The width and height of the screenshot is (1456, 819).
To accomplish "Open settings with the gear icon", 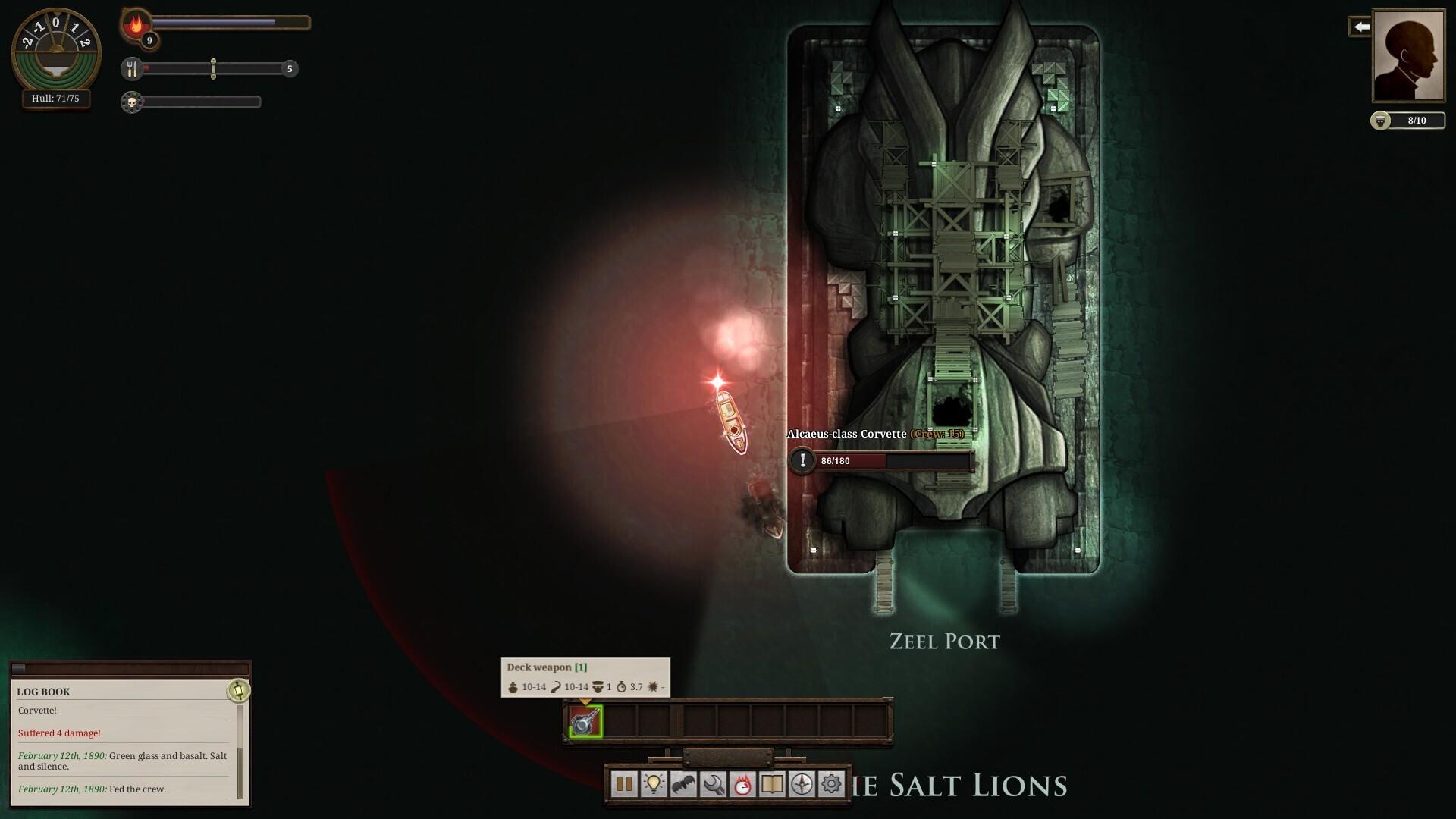I will [x=831, y=784].
